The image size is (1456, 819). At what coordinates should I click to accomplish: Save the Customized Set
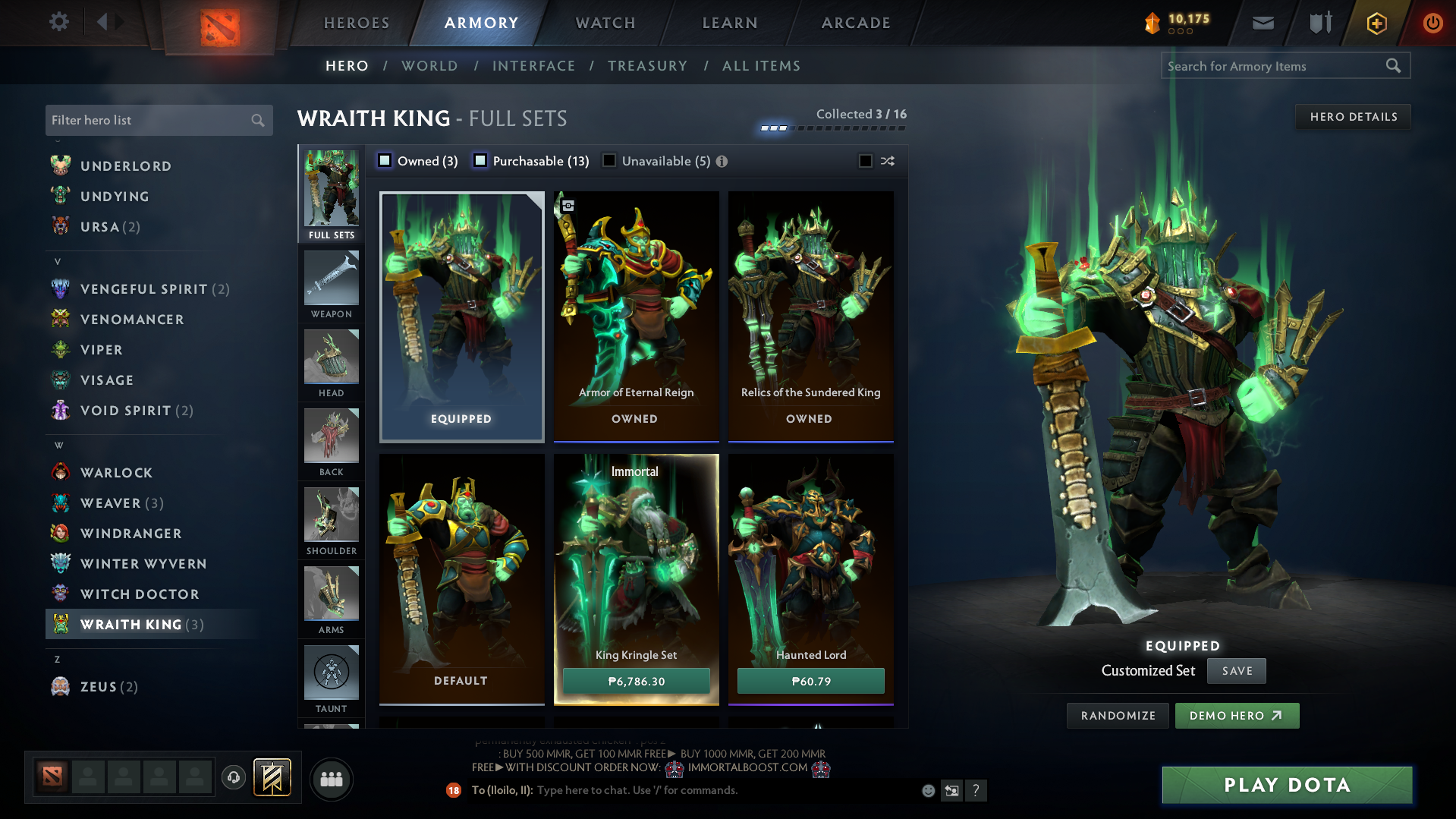(x=1236, y=671)
